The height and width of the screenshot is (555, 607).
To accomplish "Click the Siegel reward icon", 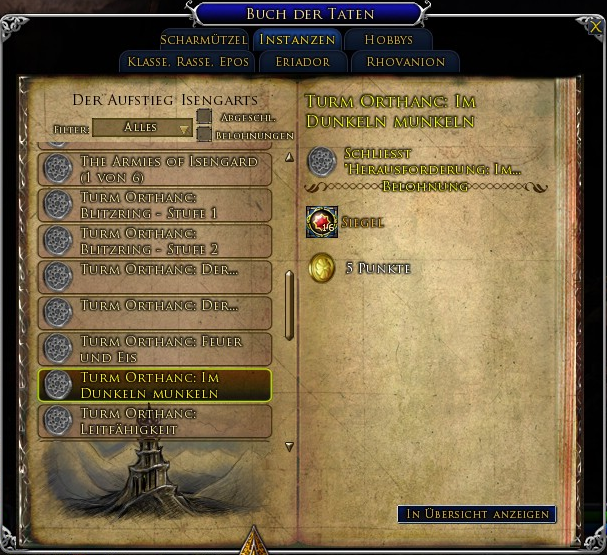I will pyautogui.click(x=322, y=222).
